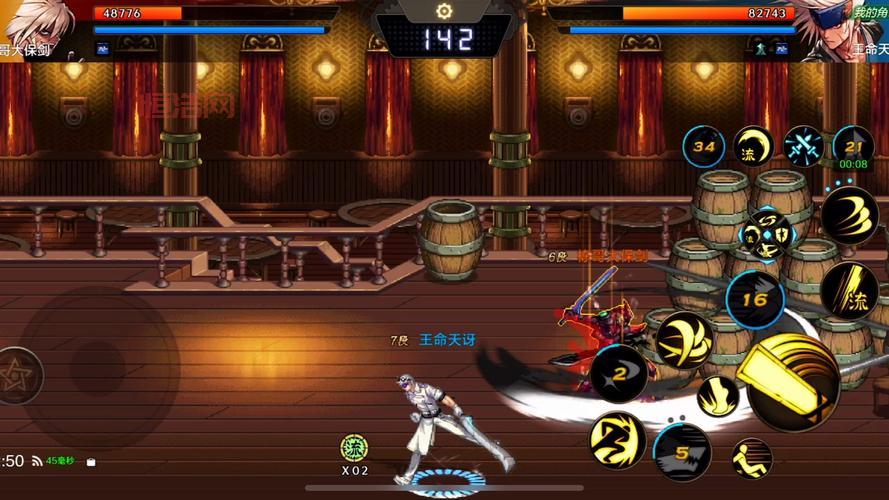Use the crescent 流 skill icon

tap(753, 147)
